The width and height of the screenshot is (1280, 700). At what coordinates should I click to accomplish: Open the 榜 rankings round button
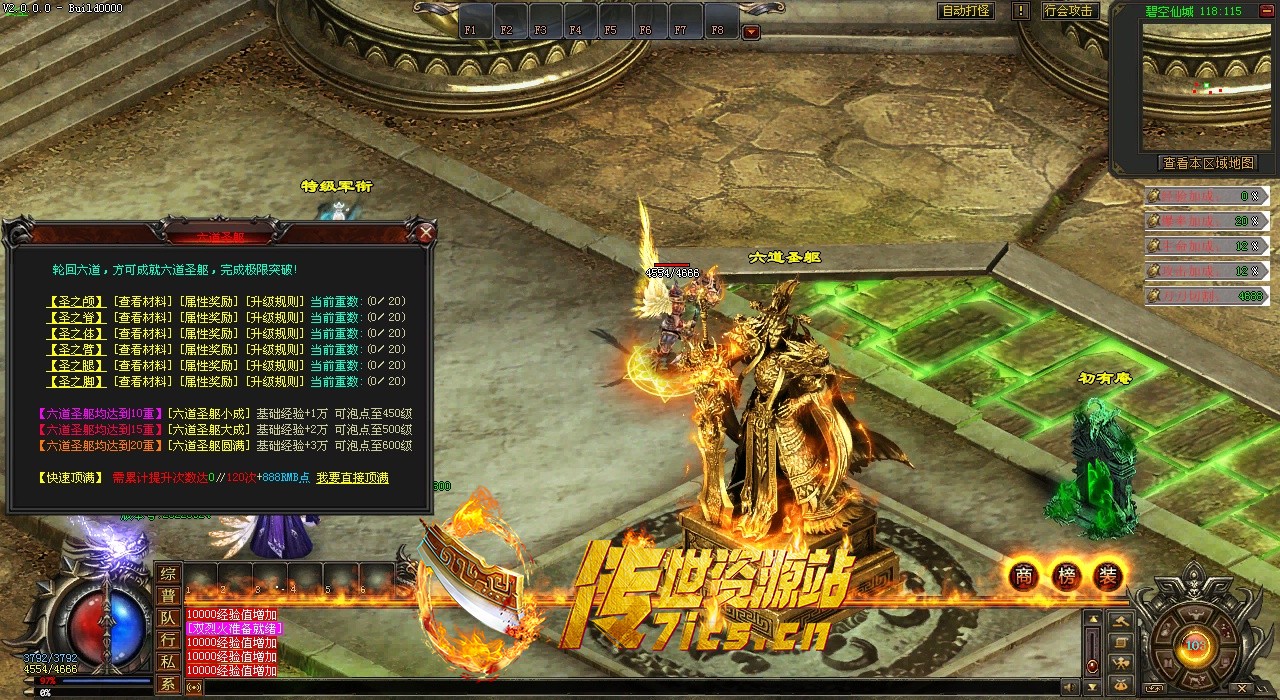(x=1065, y=575)
